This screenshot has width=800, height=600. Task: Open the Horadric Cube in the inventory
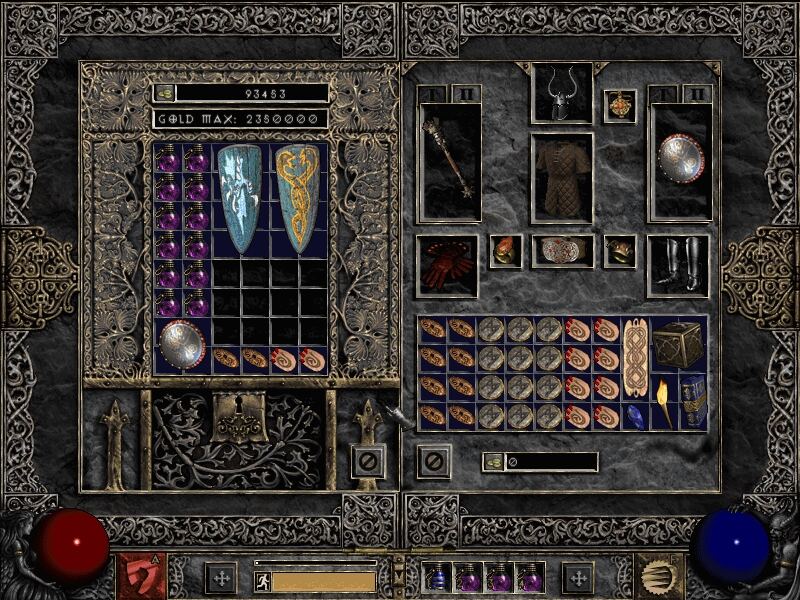(678, 345)
